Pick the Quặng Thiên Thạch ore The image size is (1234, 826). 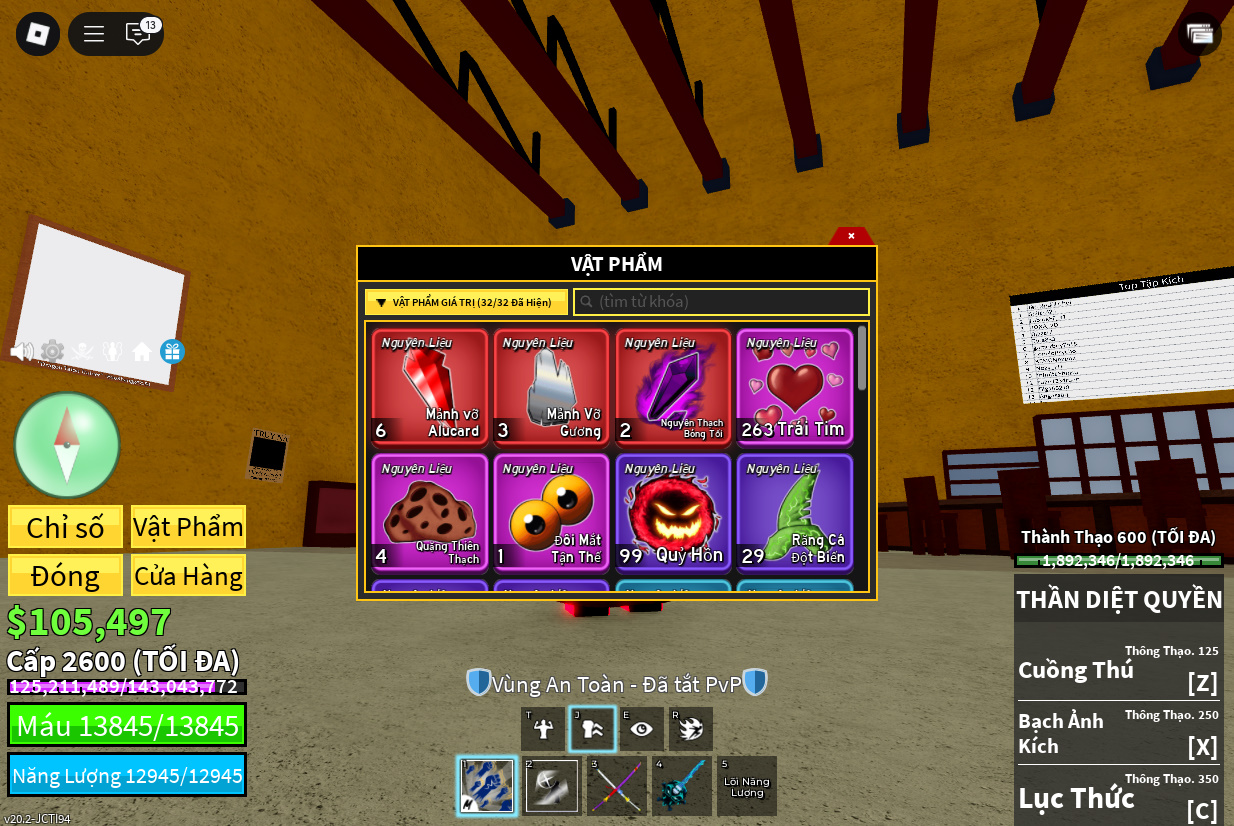coord(430,512)
